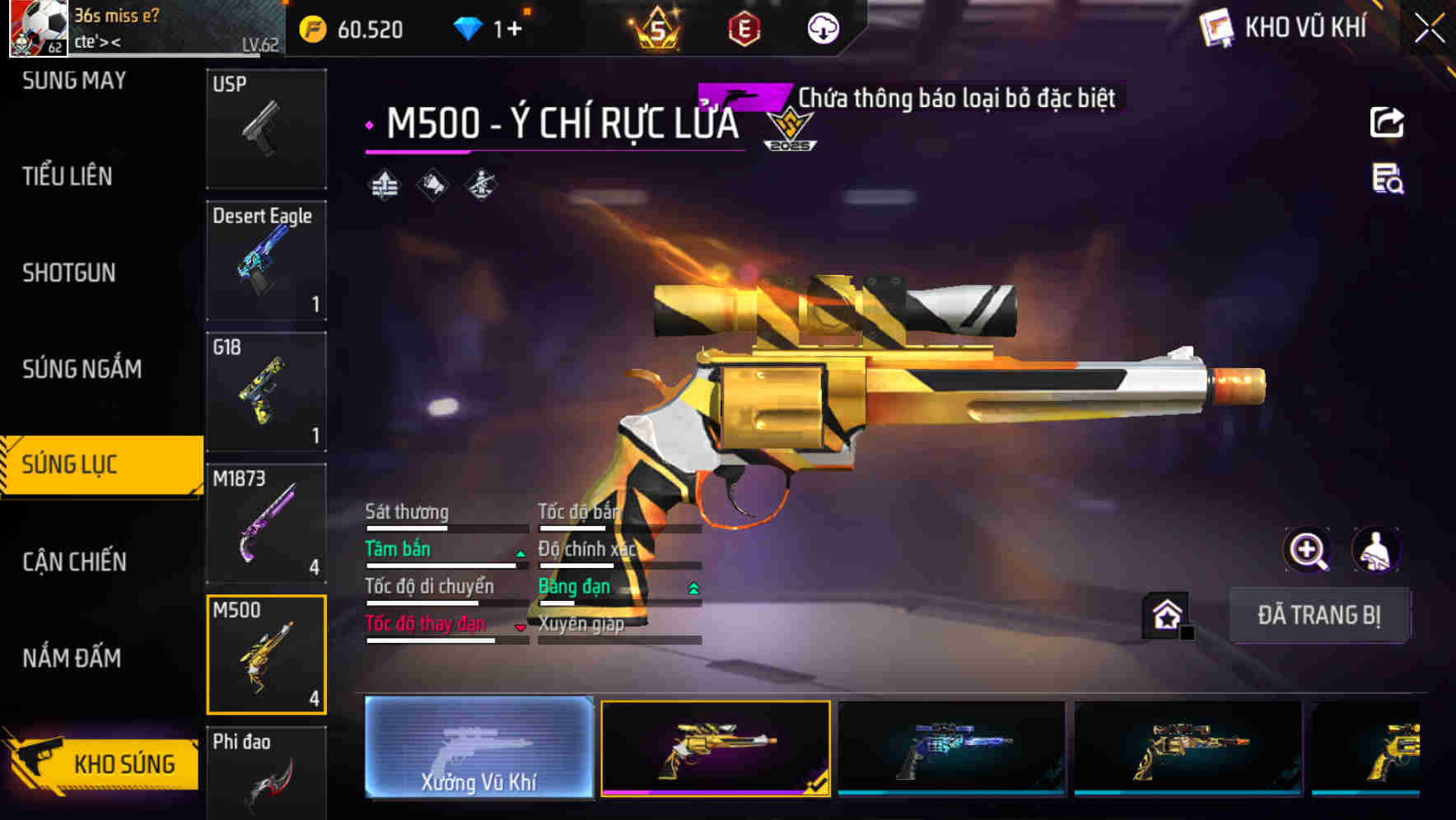This screenshot has width=1456, height=820.
Task: Switch to the SÚNG NGẮM category tab
Action: [x=82, y=369]
